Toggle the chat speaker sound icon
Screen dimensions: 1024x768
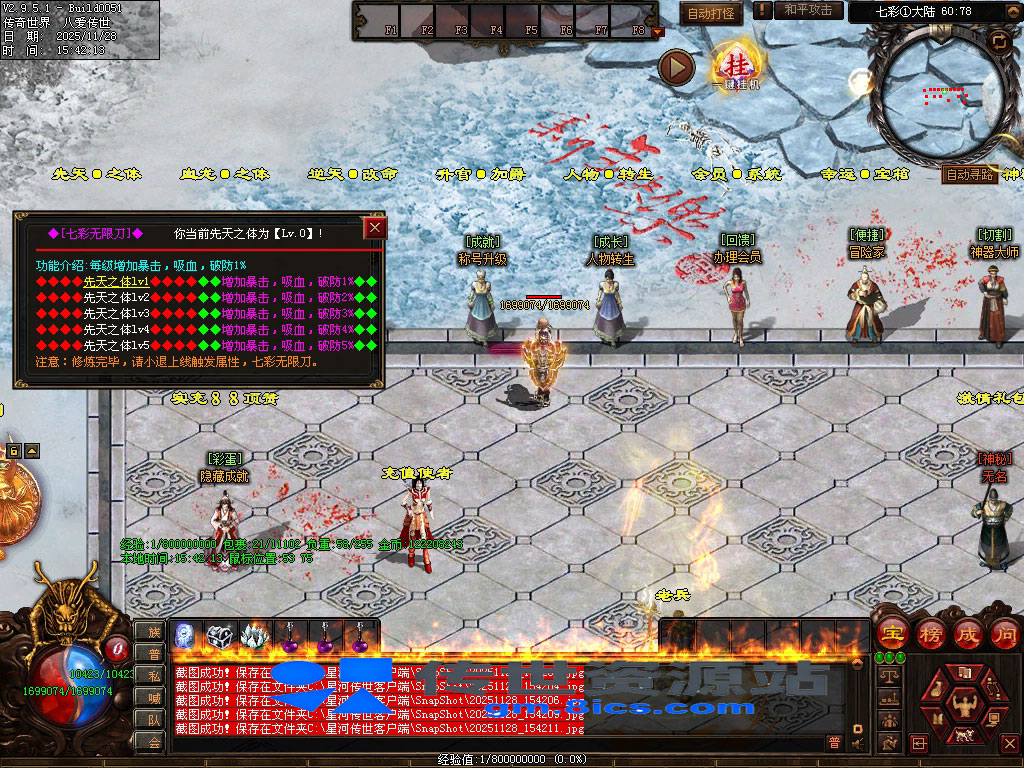click(857, 743)
